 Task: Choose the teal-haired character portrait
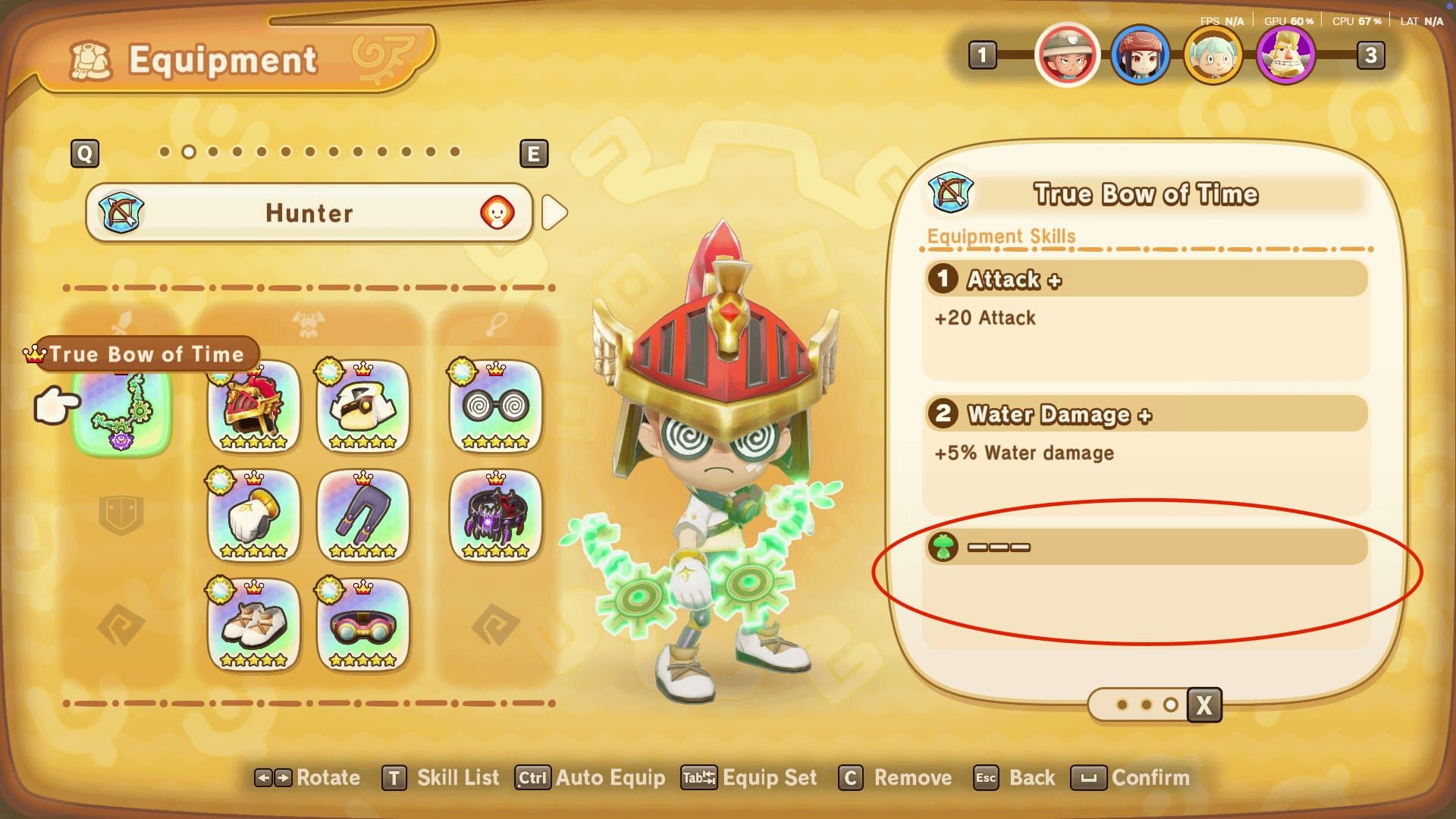click(1213, 55)
